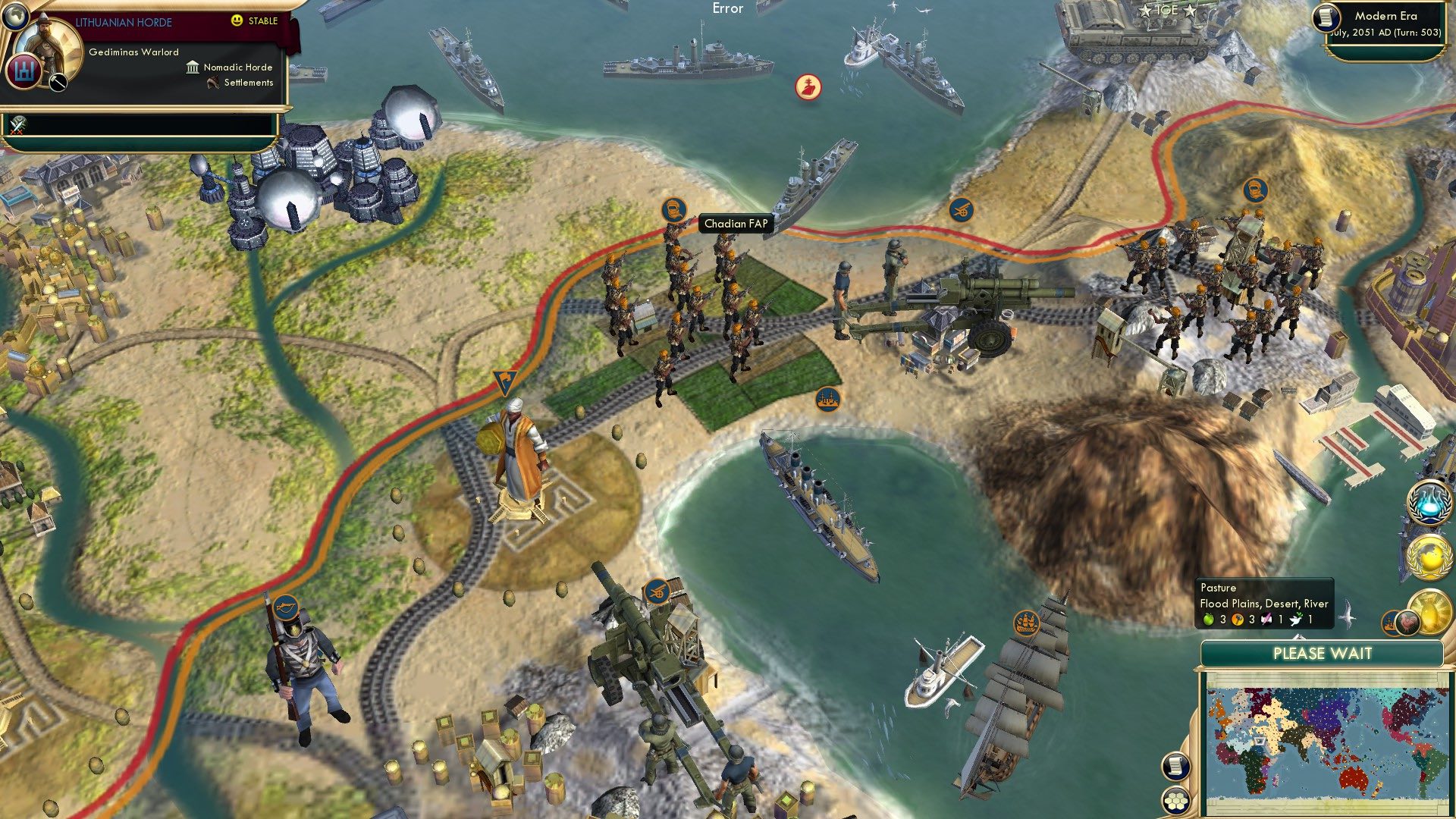Screen dimensions: 1456x819
Task: Click the hammer badge on the leader portrait
Action: click(x=57, y=83)
